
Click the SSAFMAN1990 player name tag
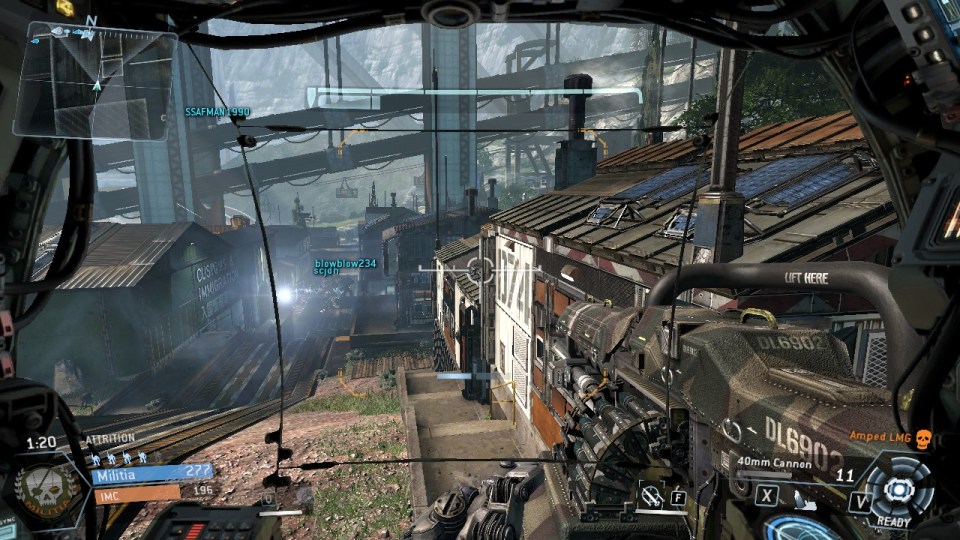pos(217,112)
